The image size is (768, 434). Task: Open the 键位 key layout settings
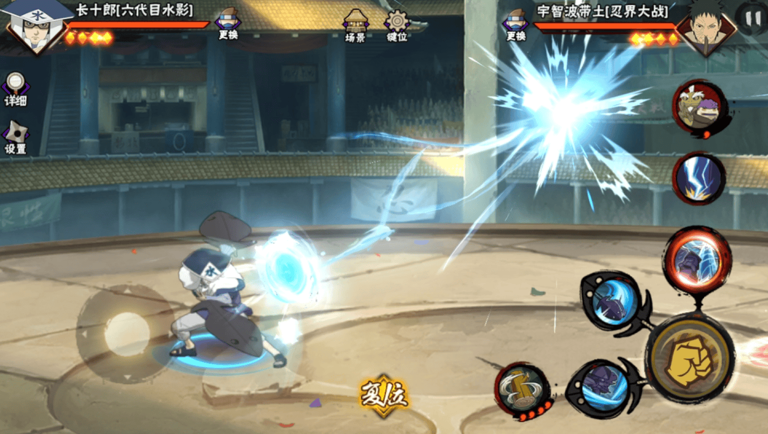pyautogui.click(x=398, y=23)
